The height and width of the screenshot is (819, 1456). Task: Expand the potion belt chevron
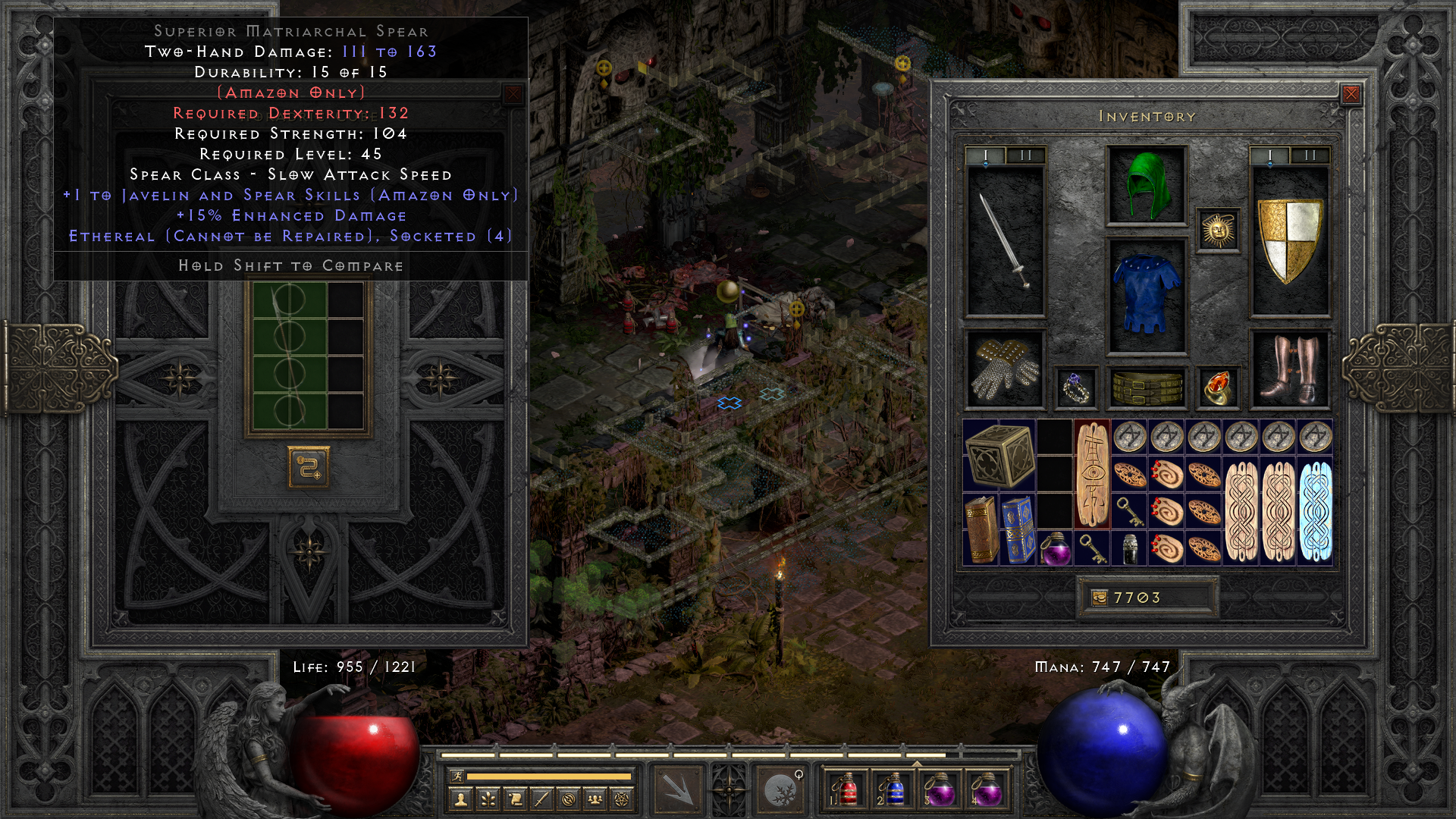[917, 764]
